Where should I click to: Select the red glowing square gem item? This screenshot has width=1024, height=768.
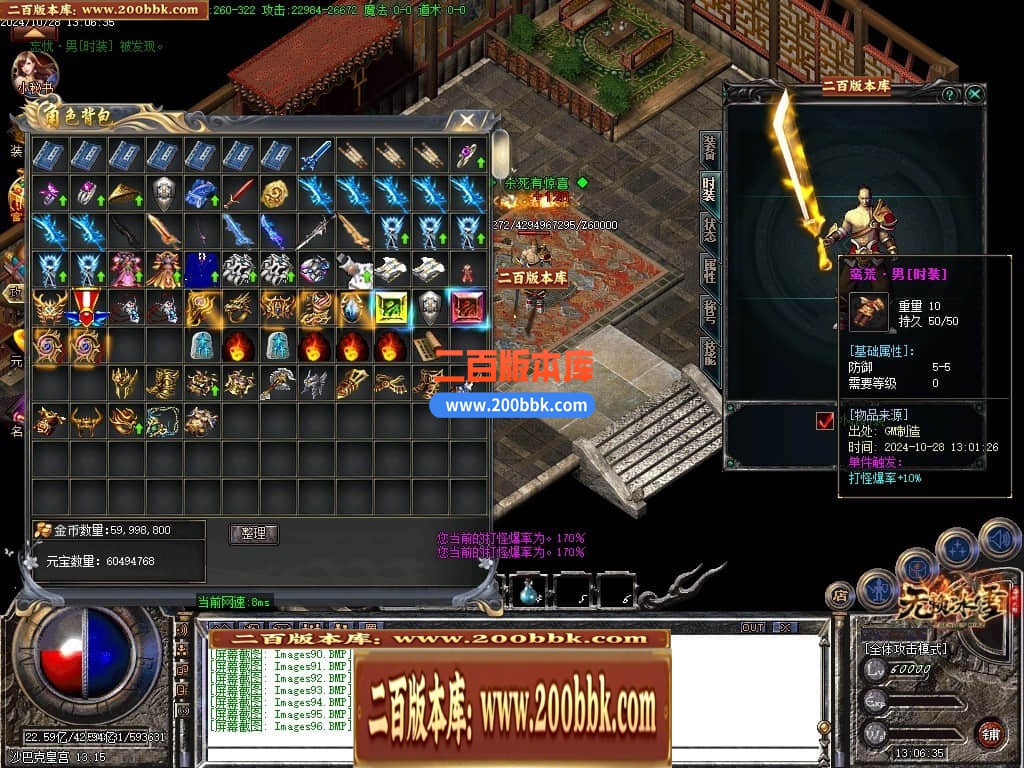[x=467, y=308]
